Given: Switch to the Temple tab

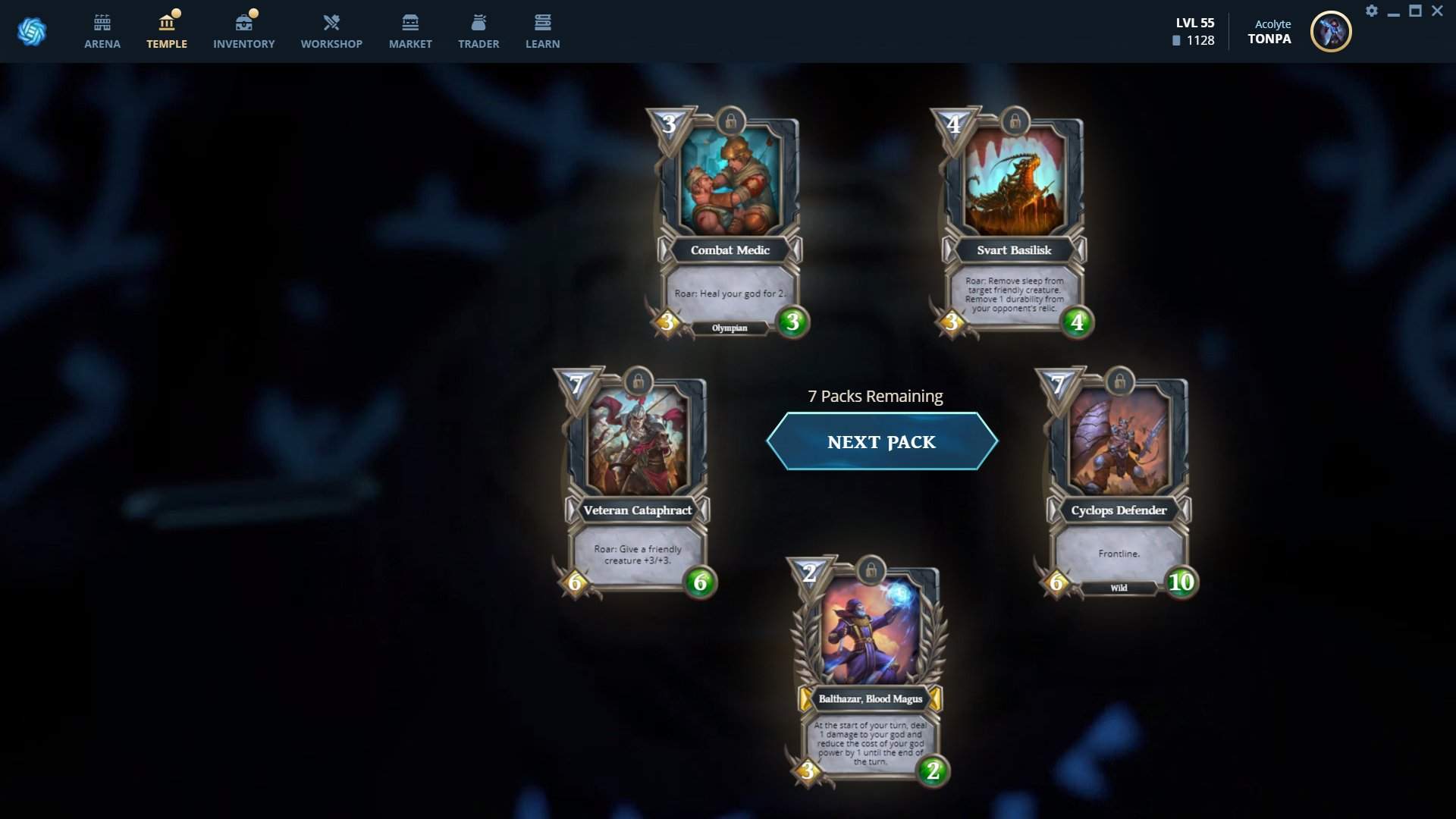Looking at the screenshot, I should click(x=167, y=32).
